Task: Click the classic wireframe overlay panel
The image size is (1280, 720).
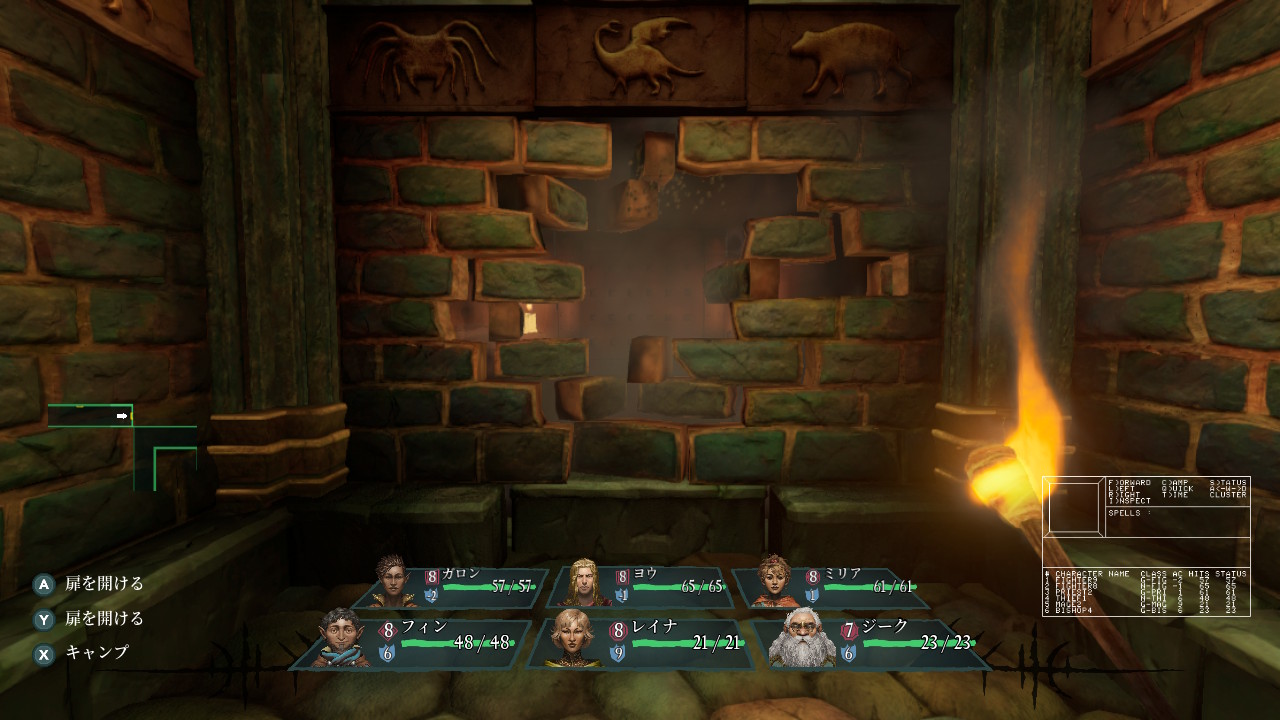Action: click(1146, 546)
